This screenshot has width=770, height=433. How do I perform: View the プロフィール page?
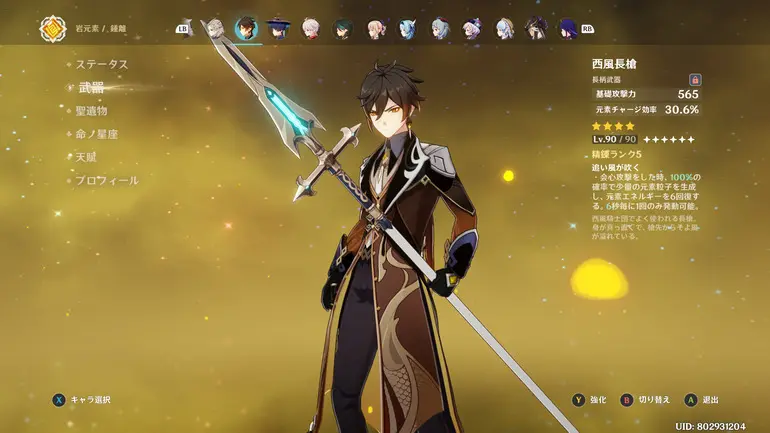106,181
